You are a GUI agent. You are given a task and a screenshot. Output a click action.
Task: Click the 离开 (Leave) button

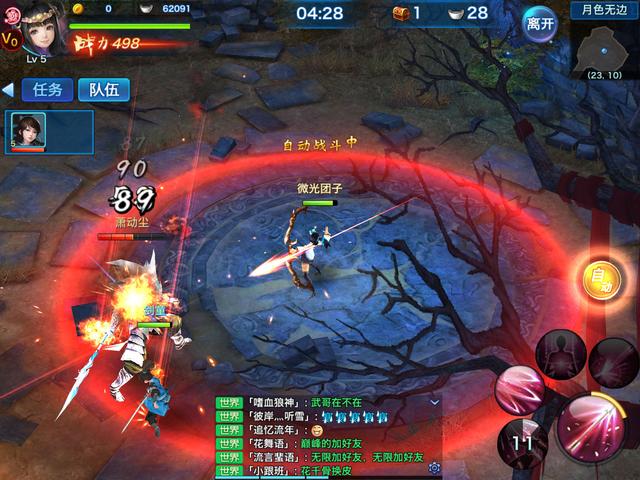click(x=540, y=22)
